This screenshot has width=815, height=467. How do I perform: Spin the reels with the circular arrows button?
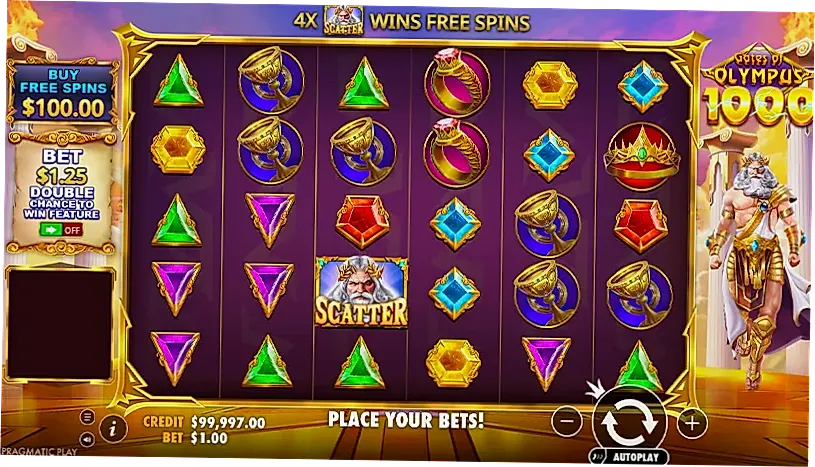(x=629, y=421)
